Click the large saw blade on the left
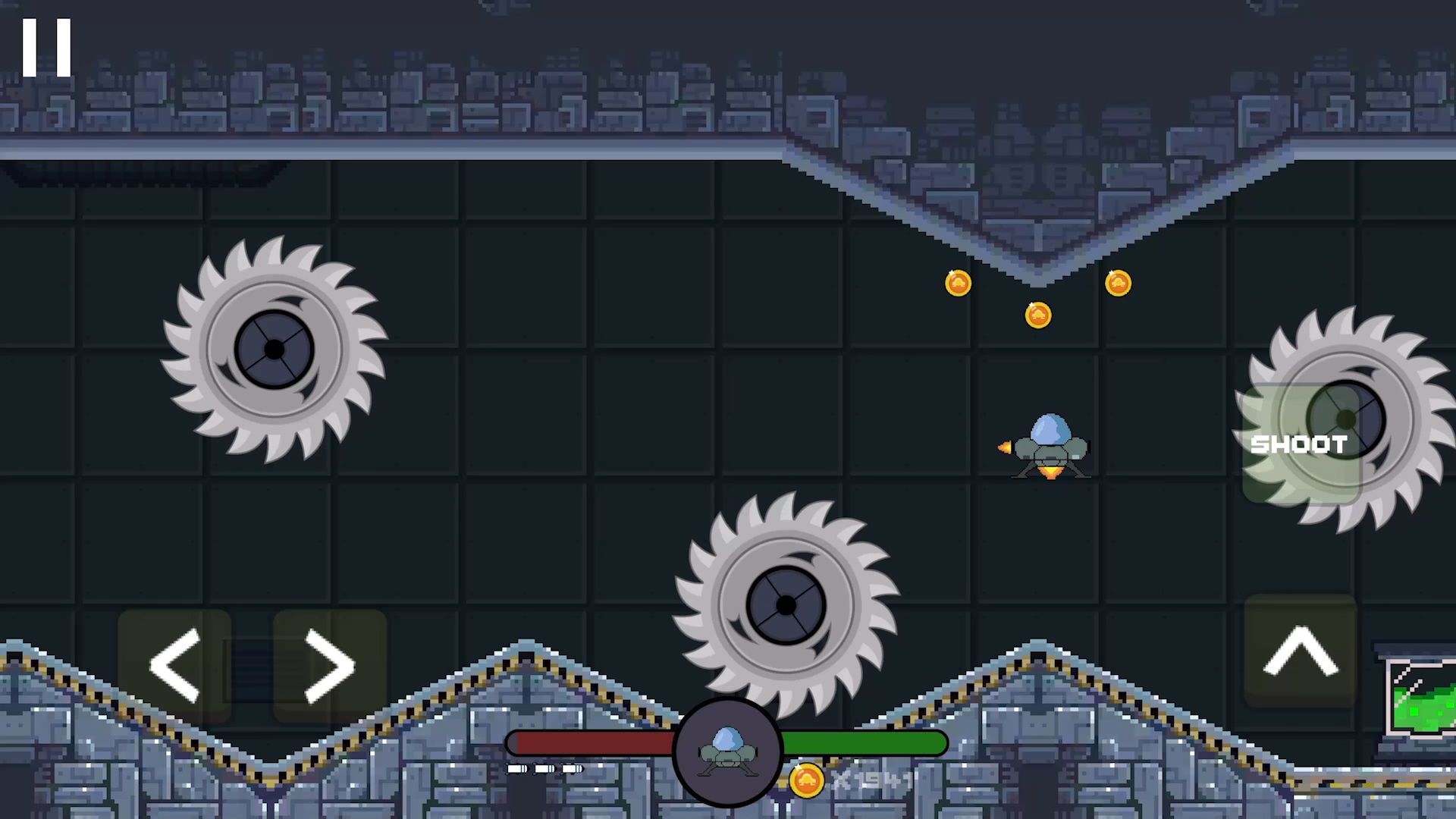Viewport: 1456px width, 819px height. coord(275,349)
